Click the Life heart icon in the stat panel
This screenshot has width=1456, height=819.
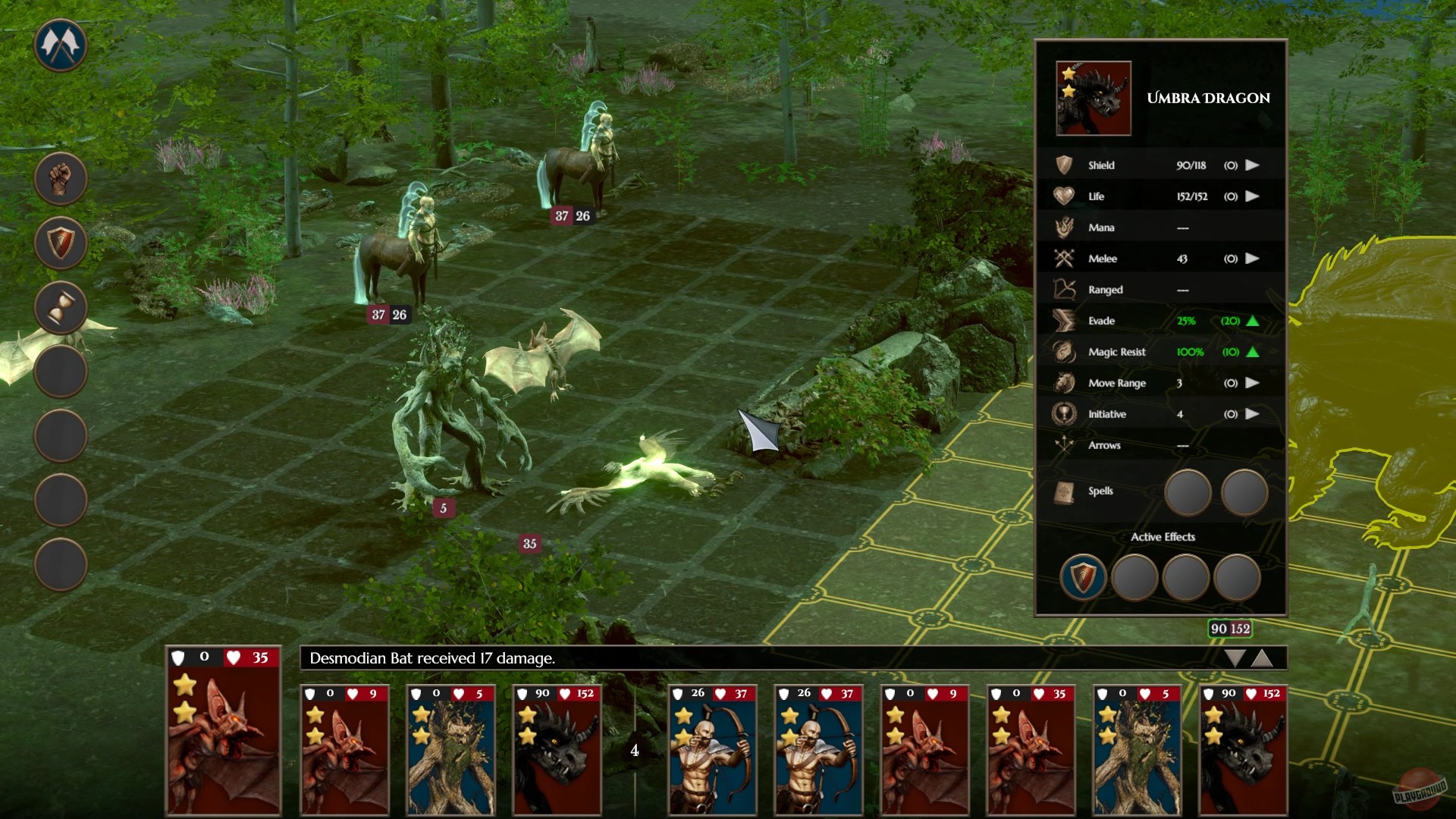point(1065,196)
